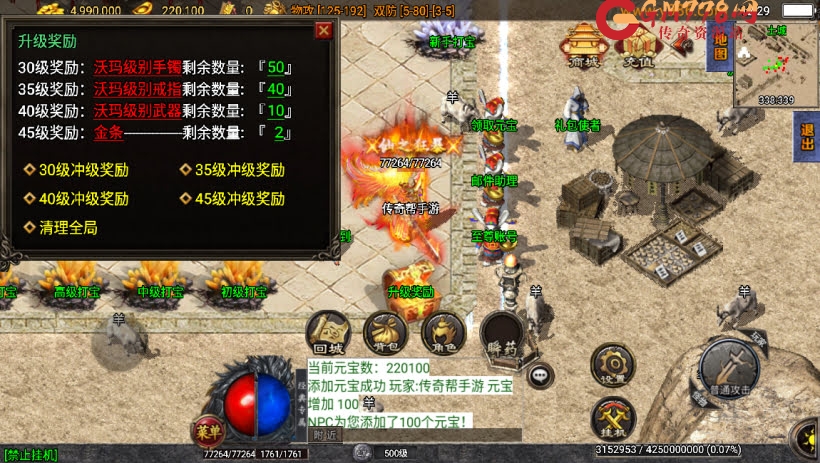Open the 设置 settings gear

click(610, 364)
